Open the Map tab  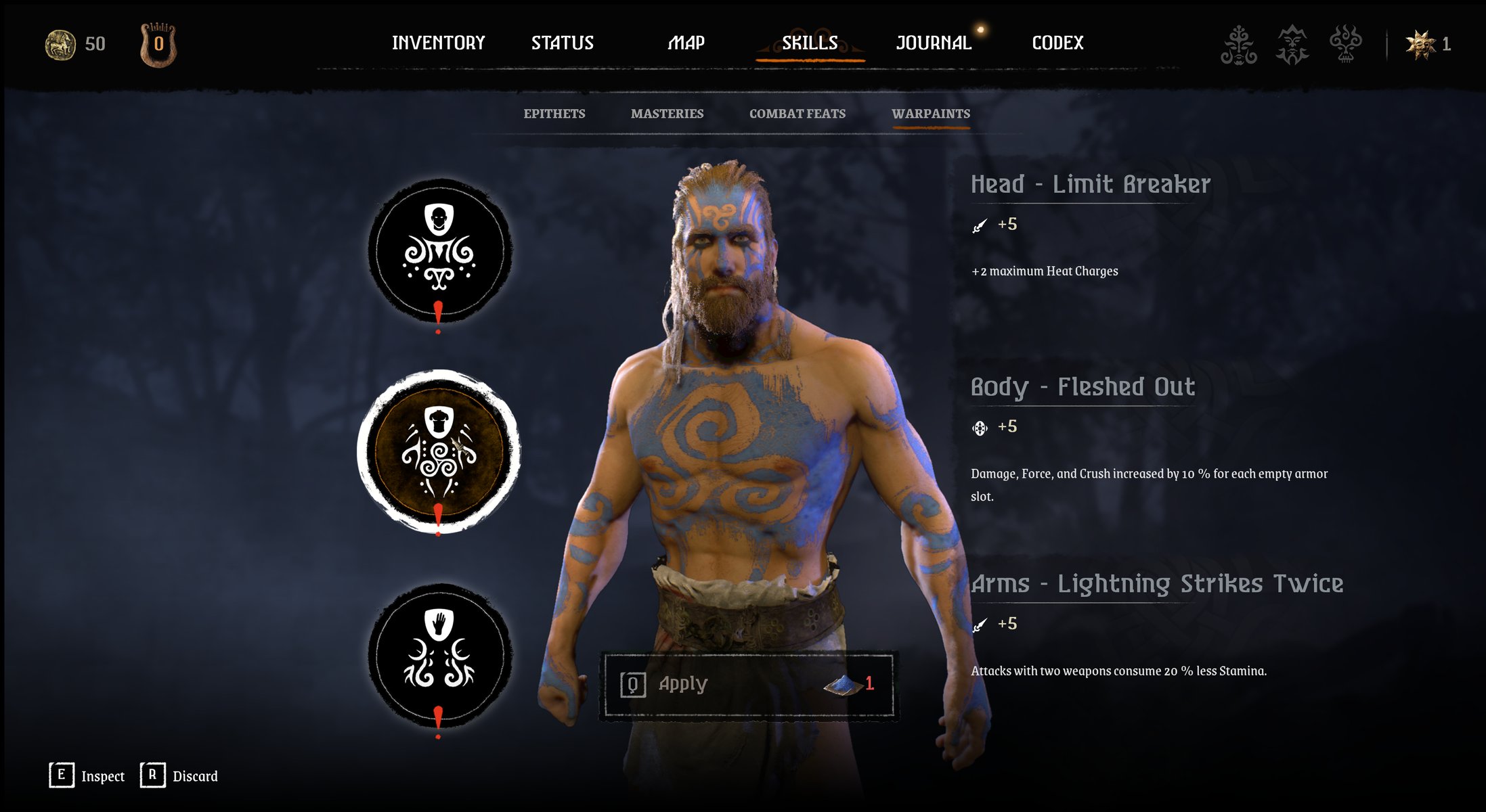[x=686, y=43]
